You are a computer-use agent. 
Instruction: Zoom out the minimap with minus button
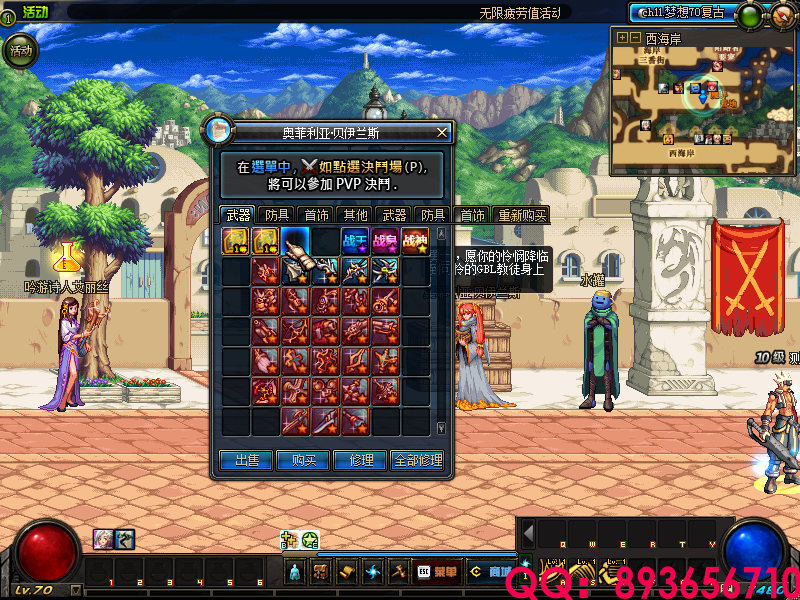(x=635, y=38)
